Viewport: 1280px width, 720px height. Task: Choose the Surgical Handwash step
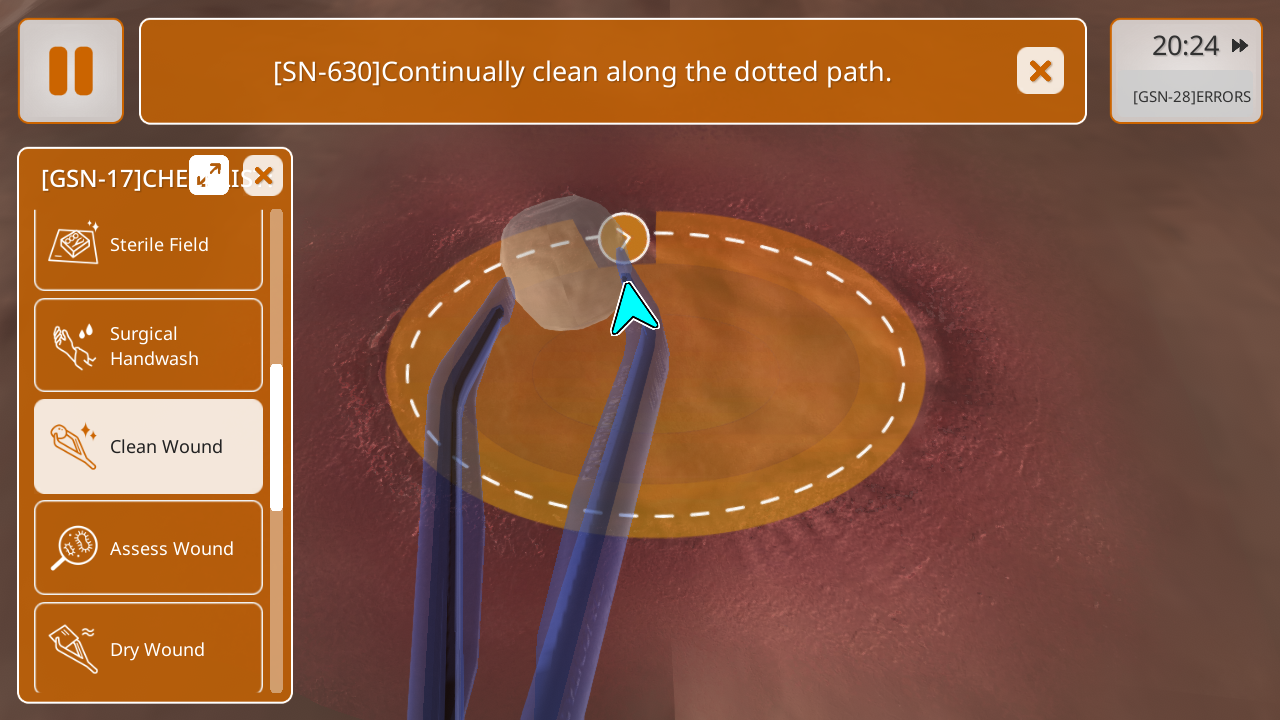point(148,346)
